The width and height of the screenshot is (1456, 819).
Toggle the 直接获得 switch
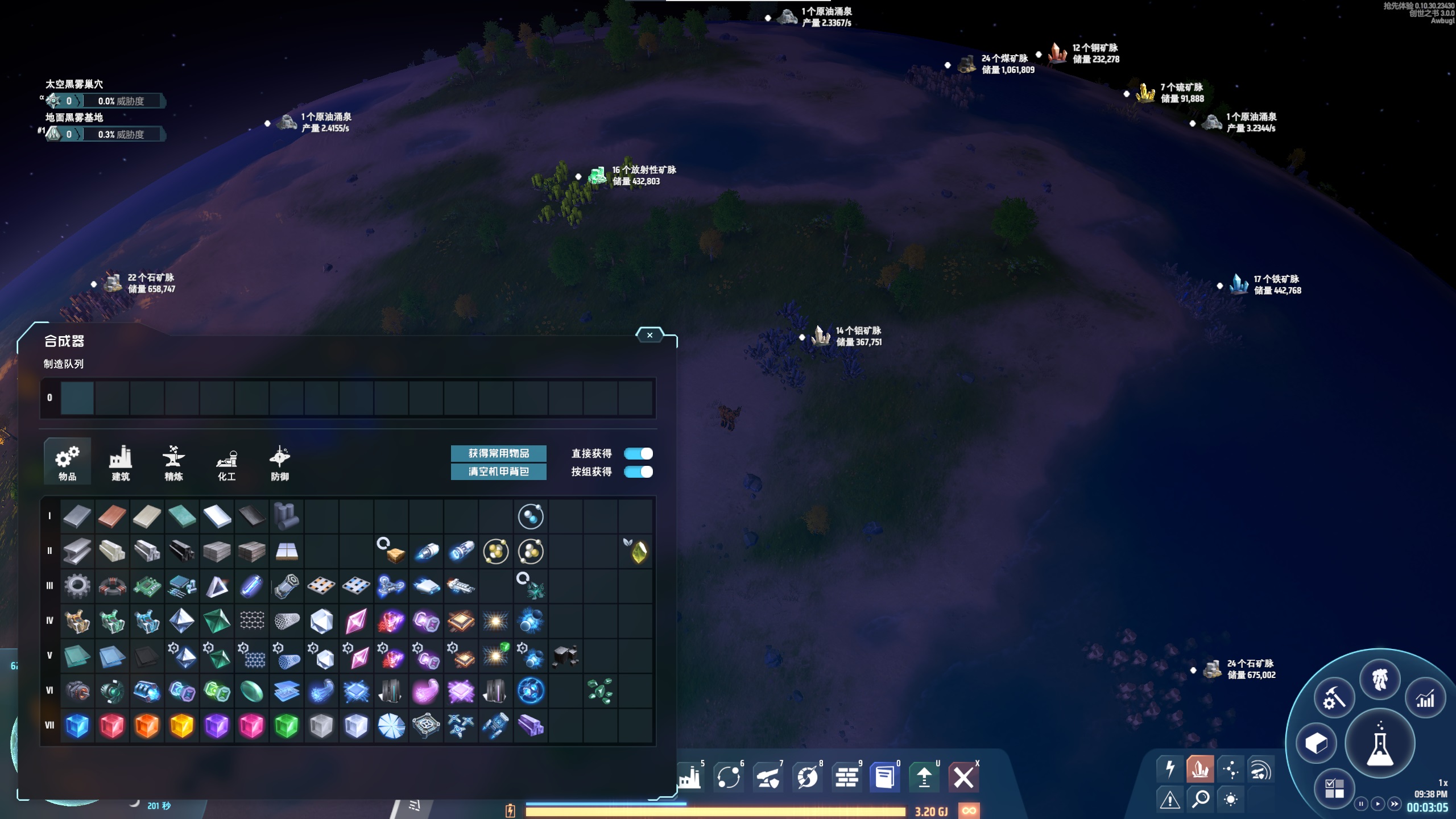tap(638, 453)
